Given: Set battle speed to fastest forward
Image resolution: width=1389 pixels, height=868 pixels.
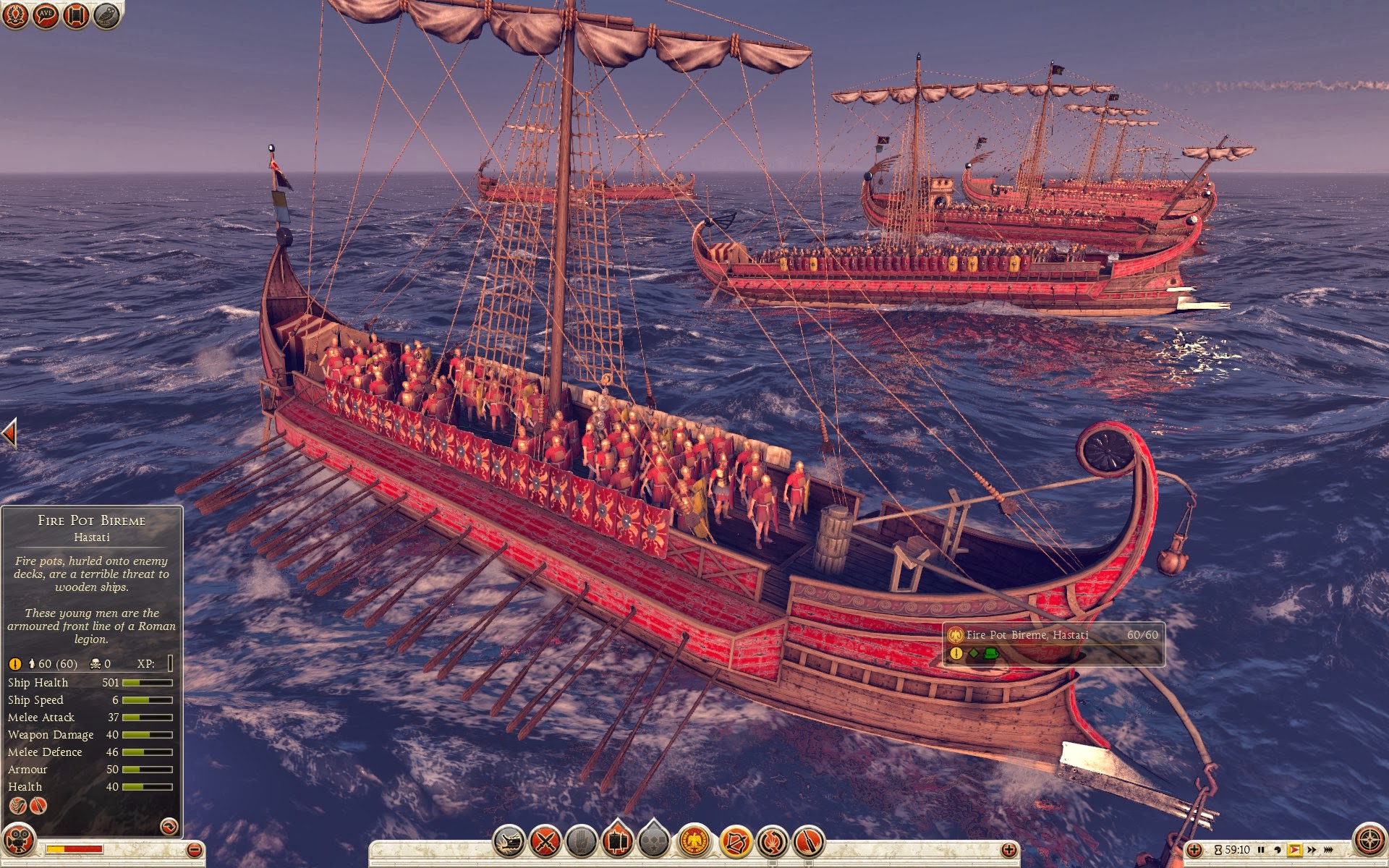Looking at the screenshot, I should (1328, 850).
